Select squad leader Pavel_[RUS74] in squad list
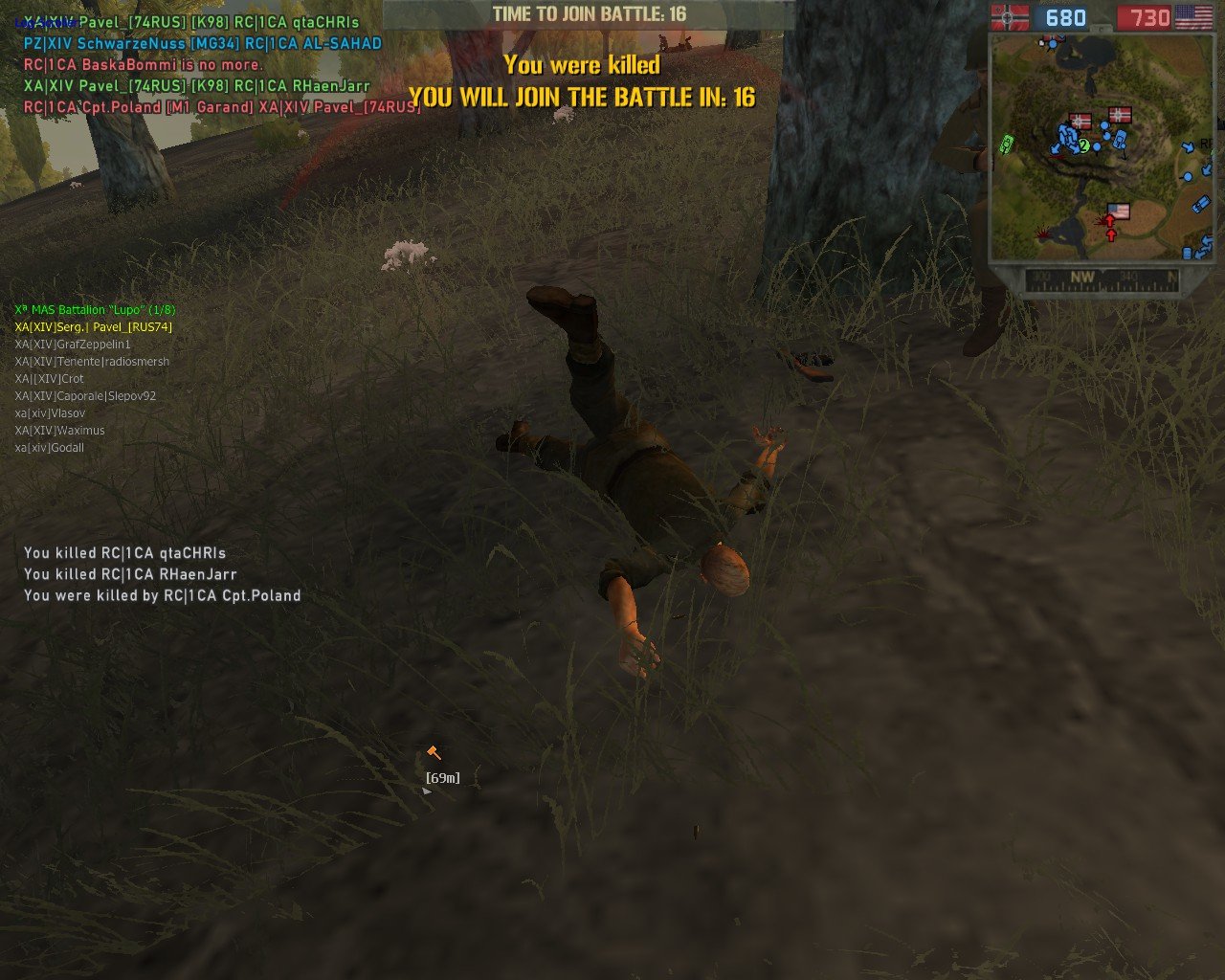 [93, 327]
